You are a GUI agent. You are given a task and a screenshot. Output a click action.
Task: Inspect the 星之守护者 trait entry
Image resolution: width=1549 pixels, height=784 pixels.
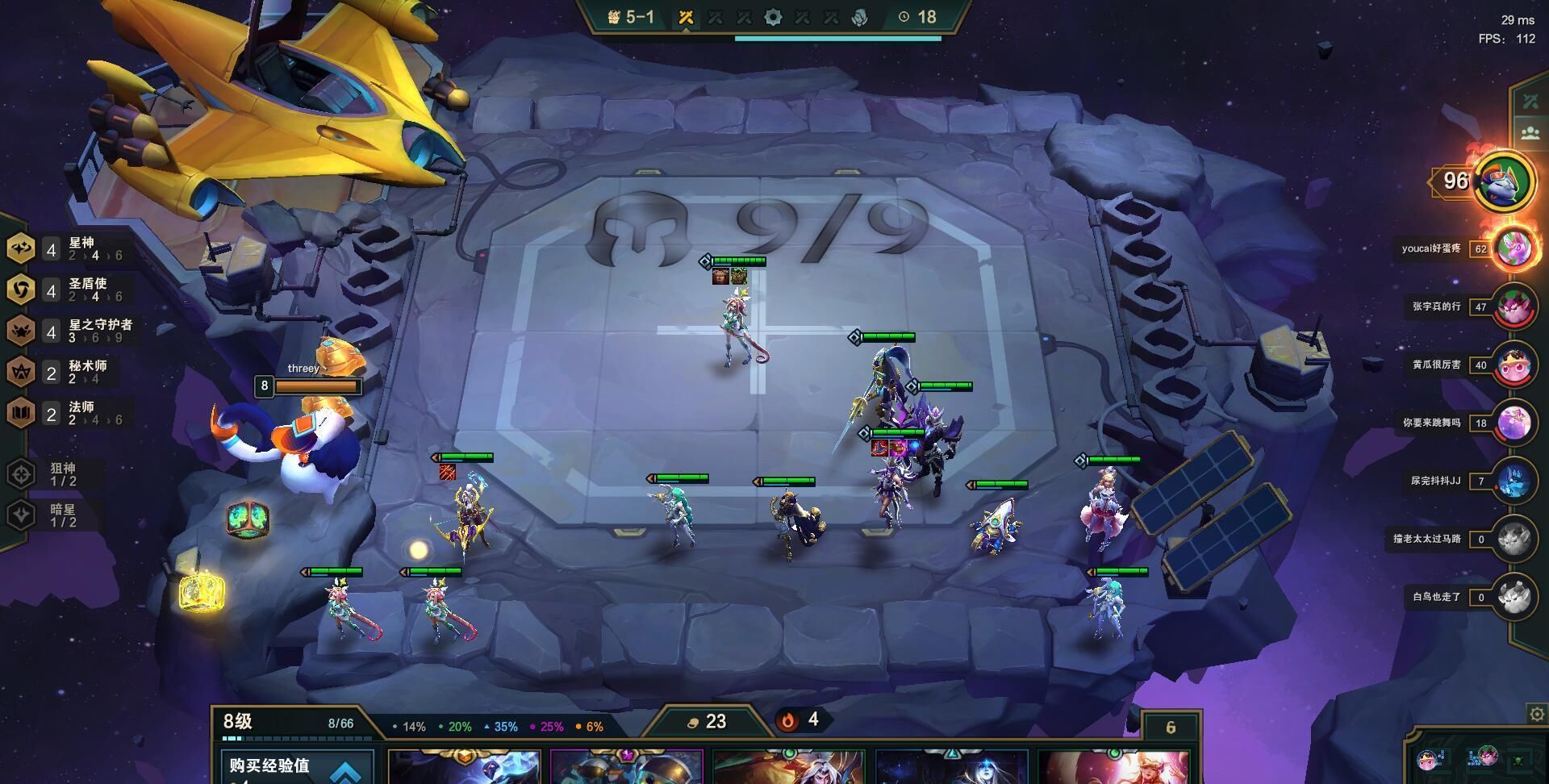(73, 331)
